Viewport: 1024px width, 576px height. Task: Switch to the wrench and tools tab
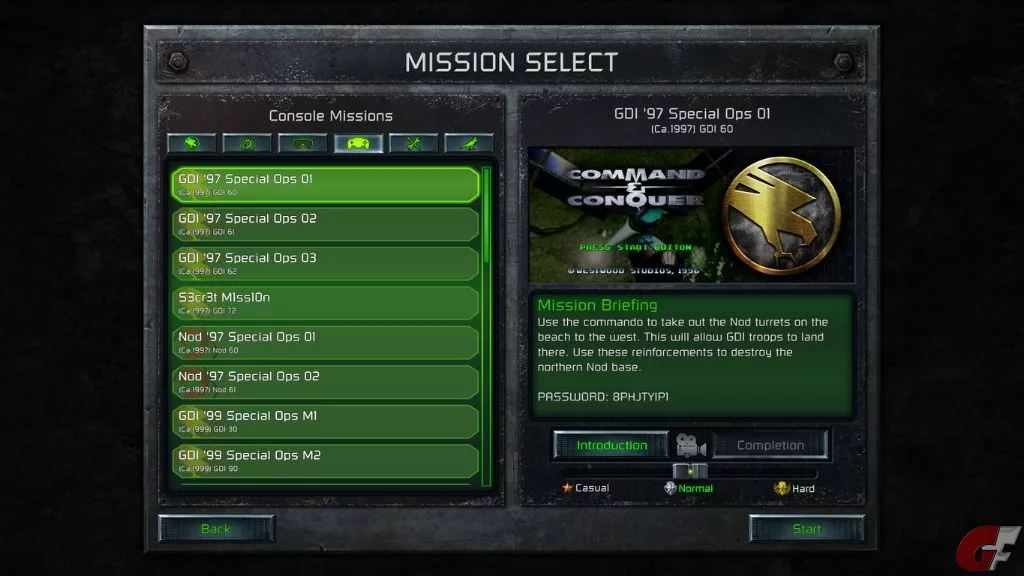414,144
